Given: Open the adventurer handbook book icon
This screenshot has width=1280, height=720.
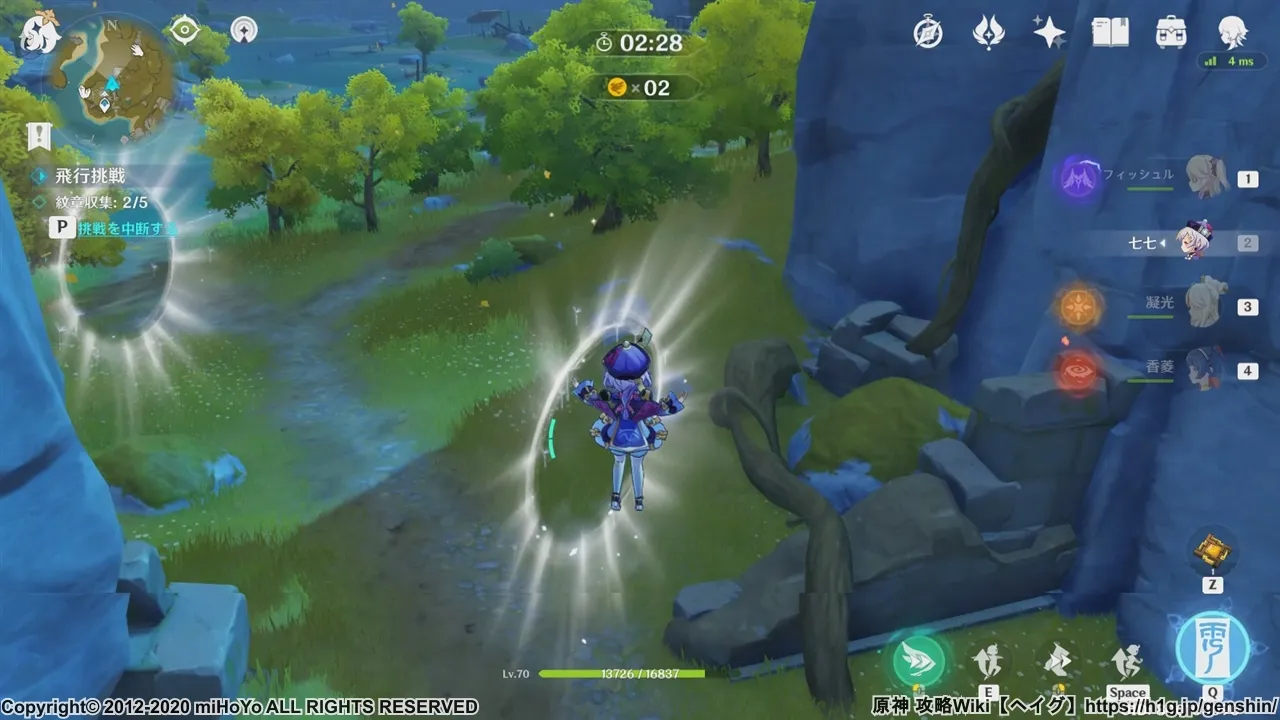Looking at the screenshot, I should (x=1110, y=33).
